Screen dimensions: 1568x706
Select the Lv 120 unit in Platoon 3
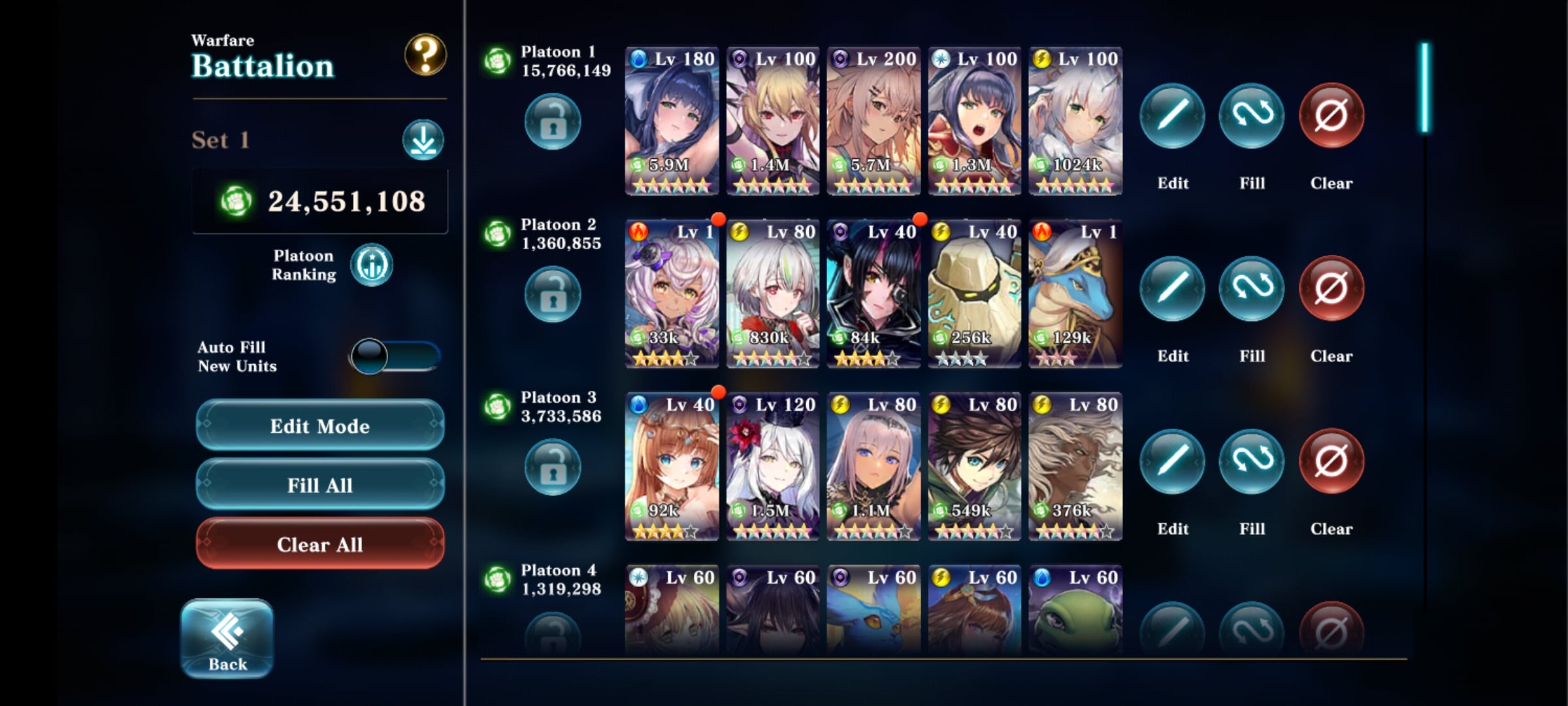tap(773, 467)
